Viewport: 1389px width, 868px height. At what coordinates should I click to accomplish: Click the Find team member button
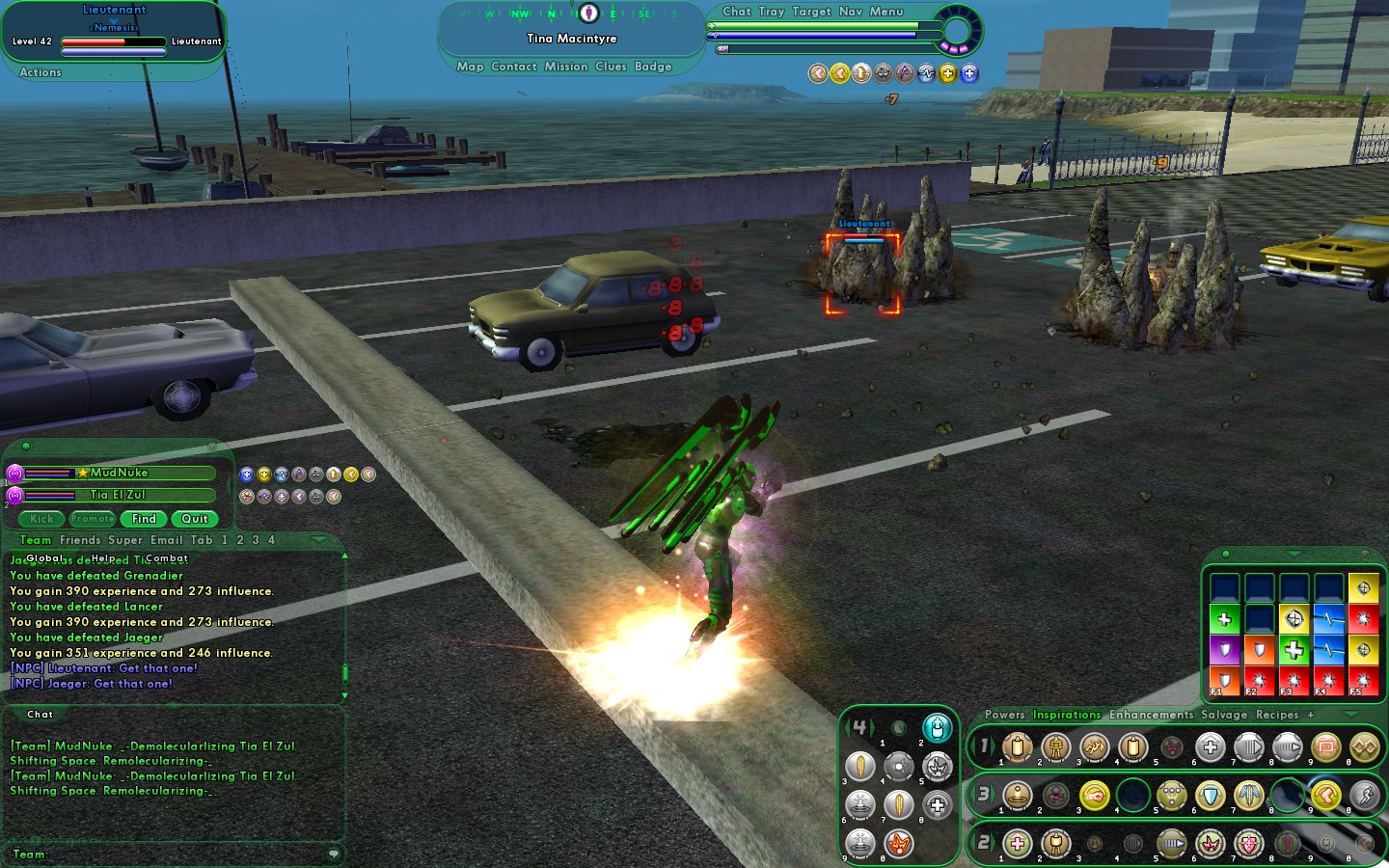point(144,519)
